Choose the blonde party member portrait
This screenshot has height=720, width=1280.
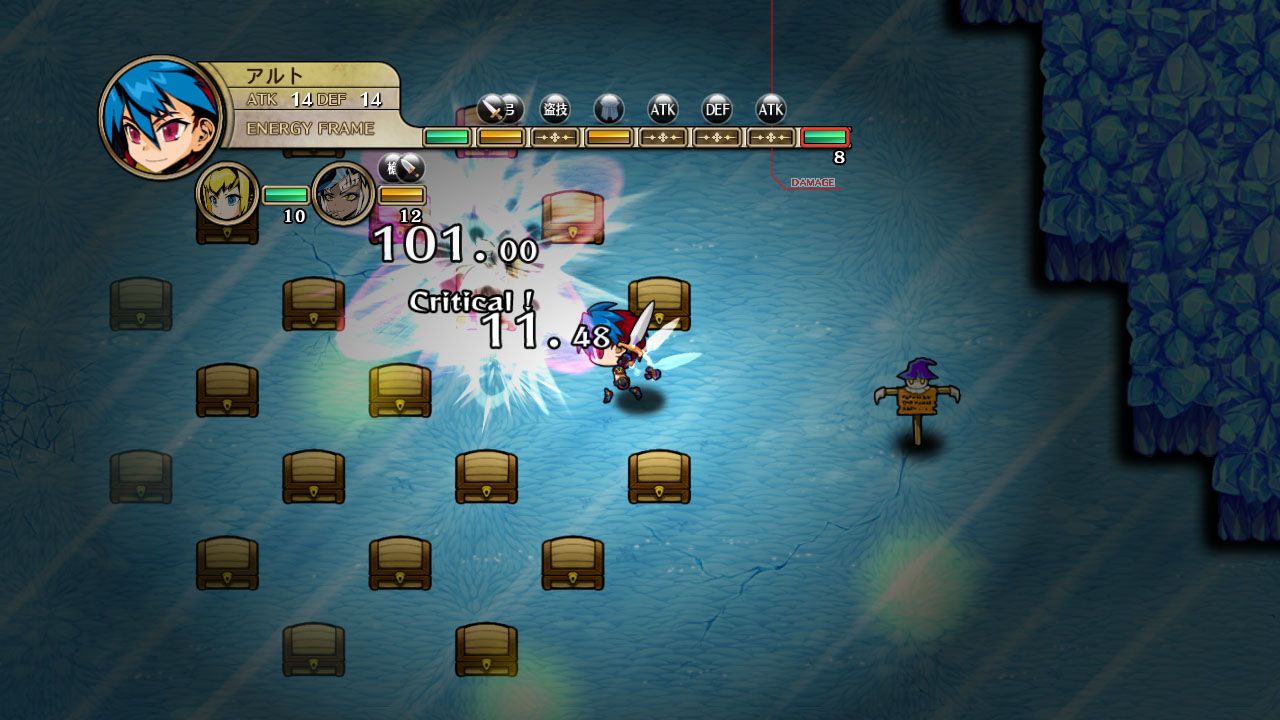[227, 193]
